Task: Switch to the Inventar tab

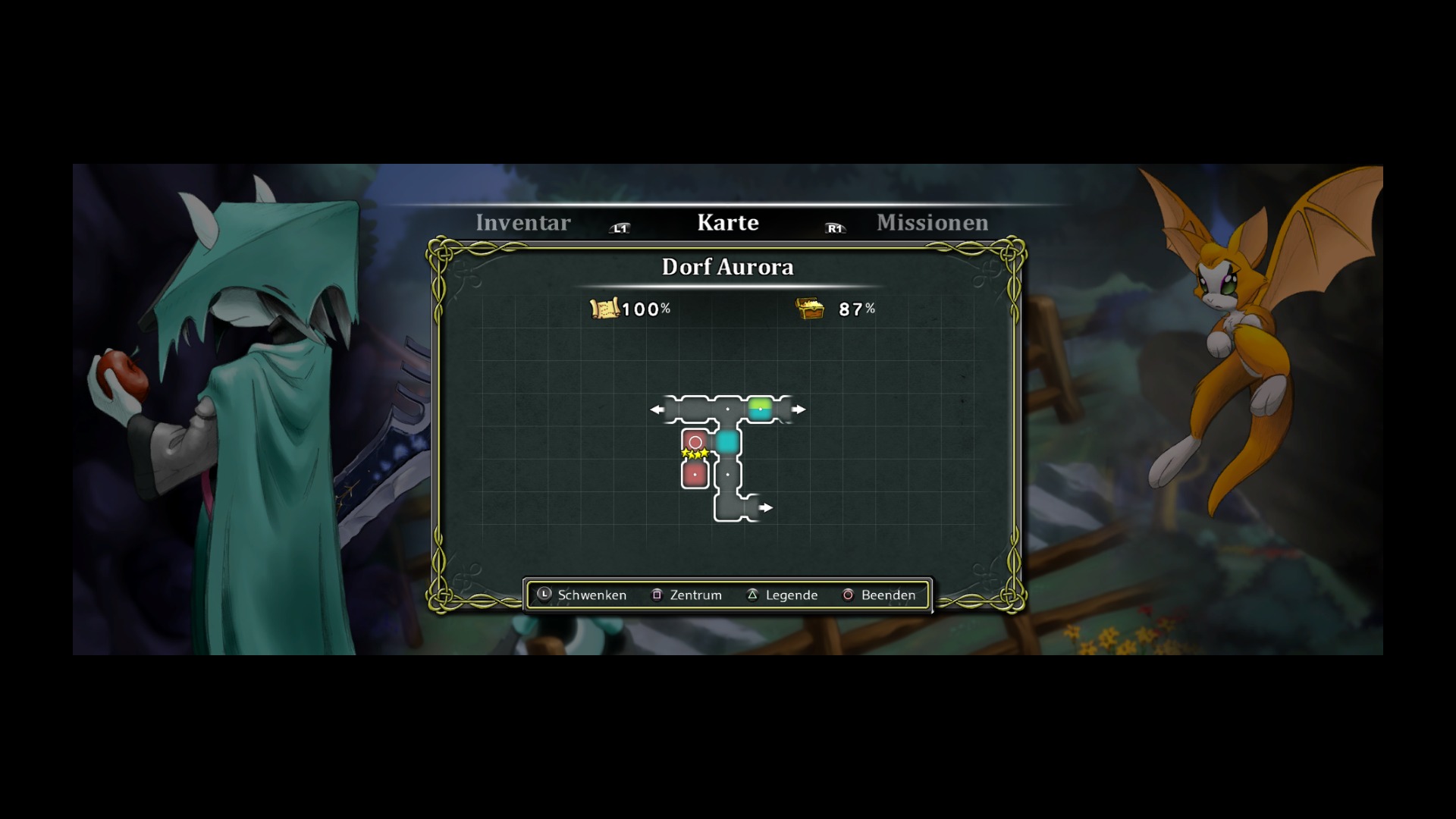Action: pos(522,223)
